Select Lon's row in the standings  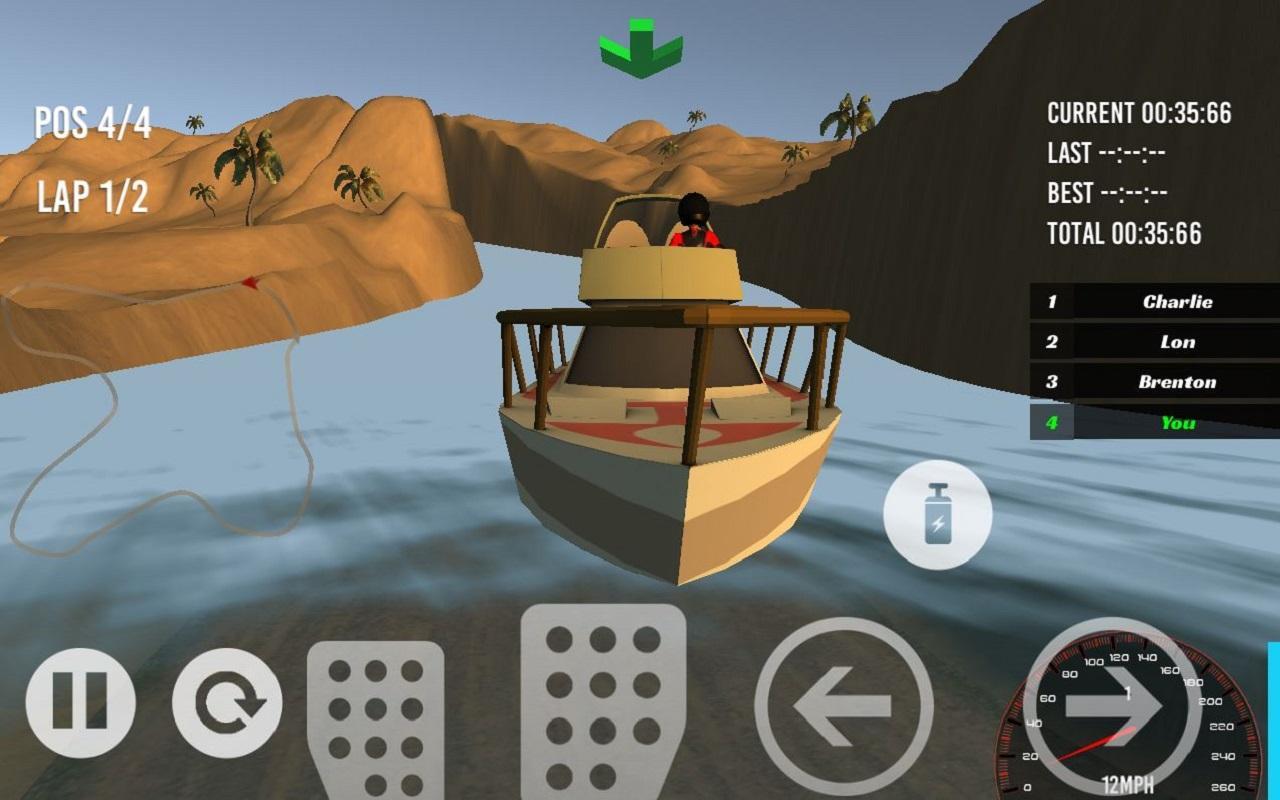tap(1155, 341)
